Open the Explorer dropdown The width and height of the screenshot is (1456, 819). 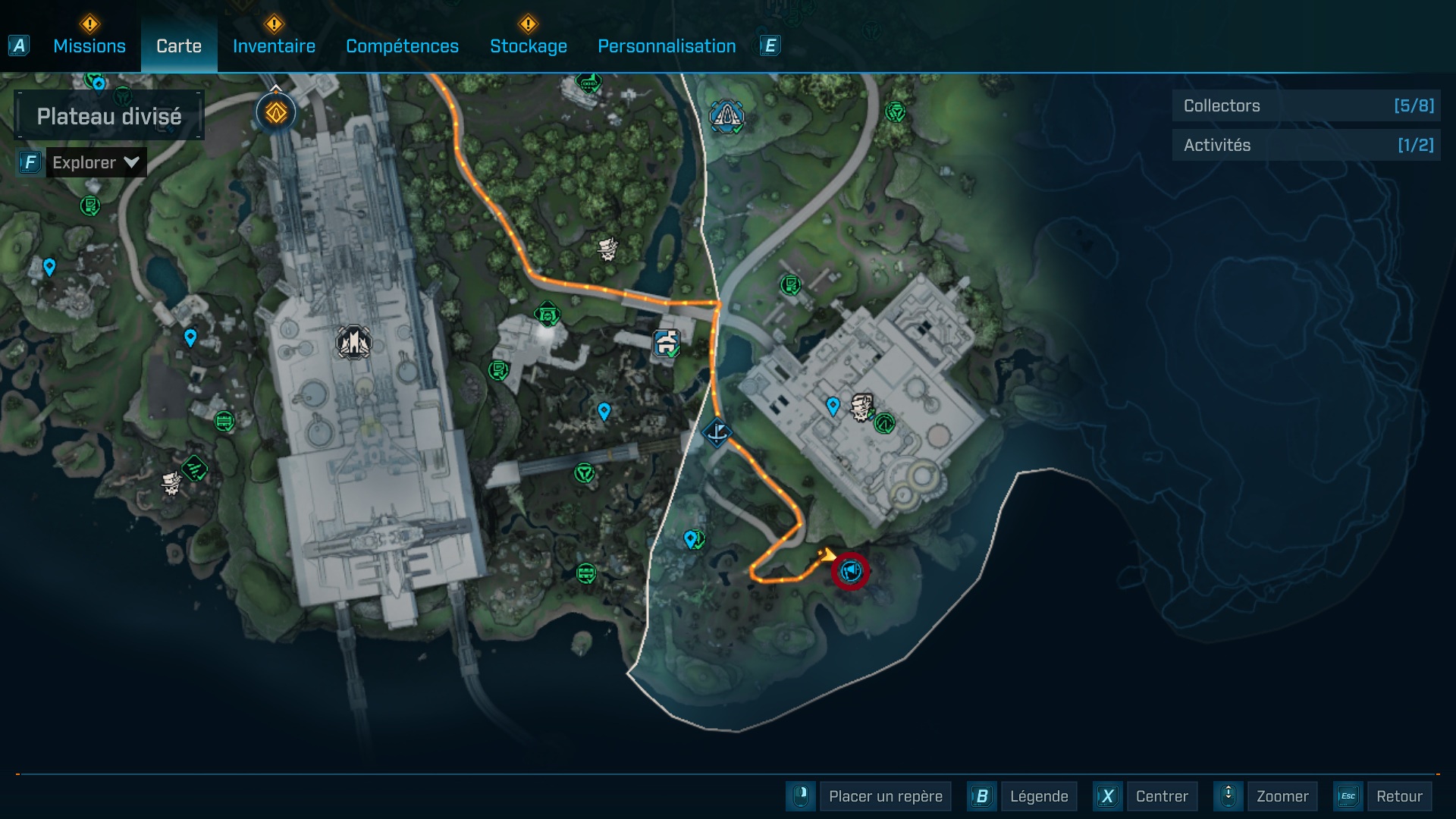96,162
